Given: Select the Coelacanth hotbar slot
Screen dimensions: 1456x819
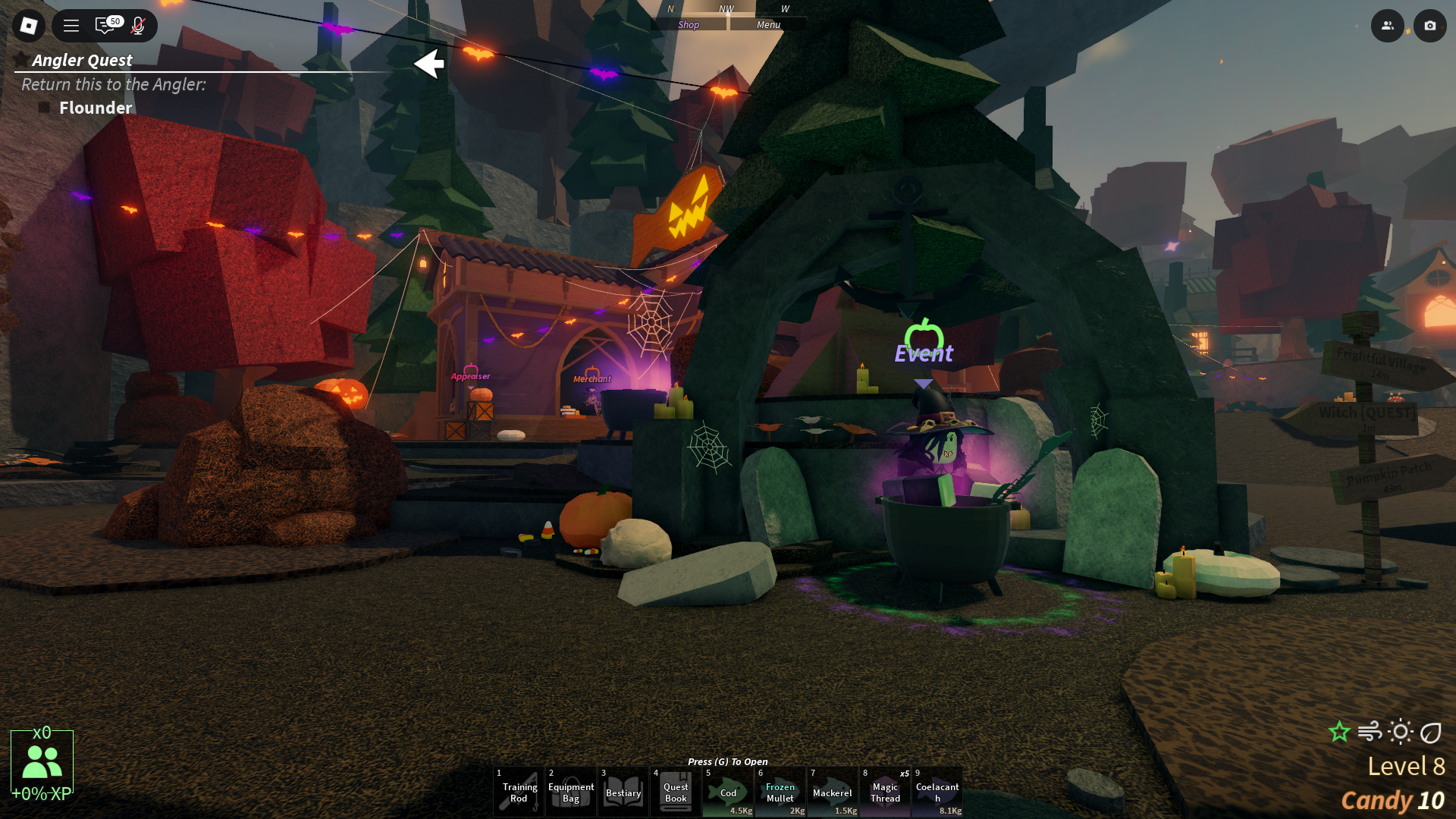Looking at the screenshot, I should tap(937, 792).
